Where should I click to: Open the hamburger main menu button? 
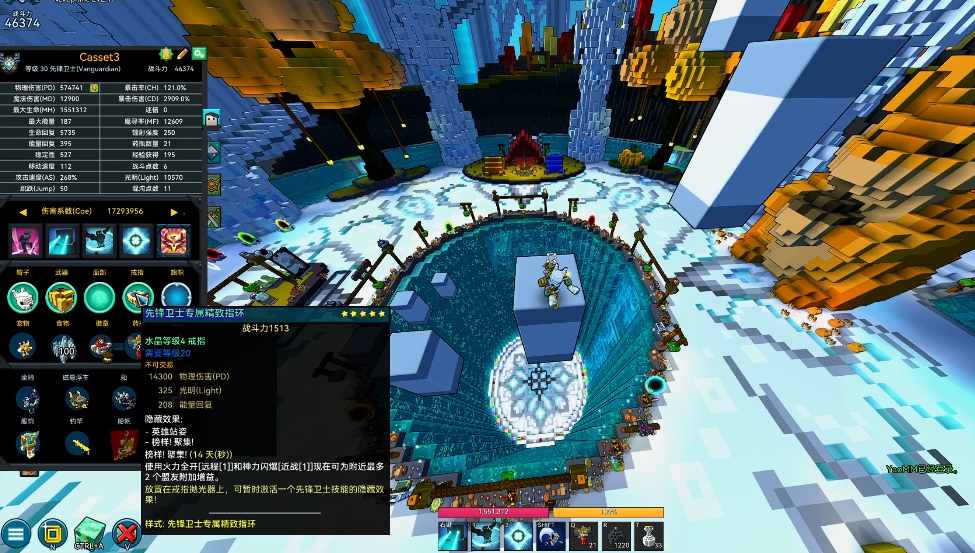coord(17,532)
